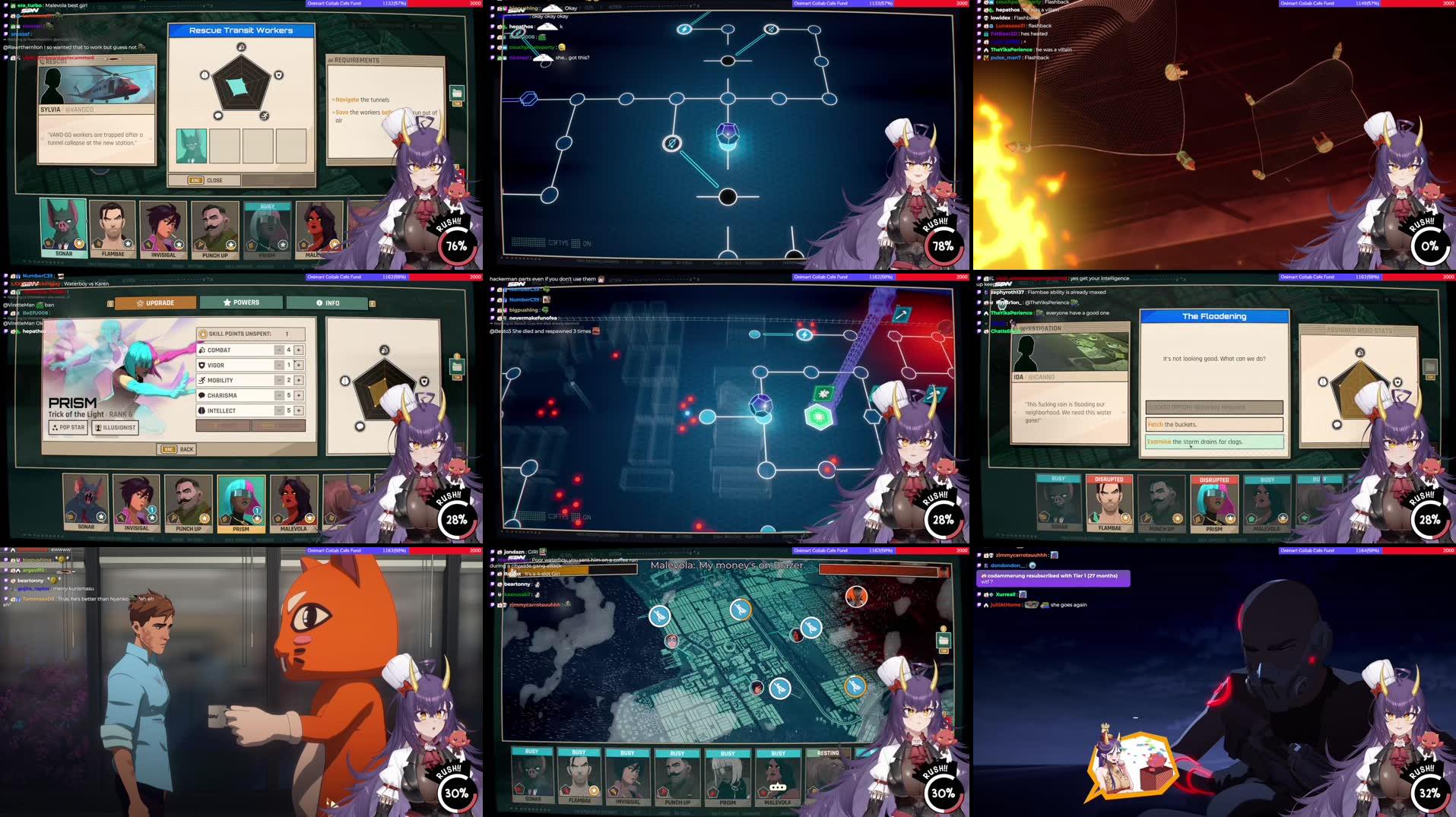Increase Combat with the plus stepper
The height and width of the screenshot is (817, 1456).
tap(299, 350)
